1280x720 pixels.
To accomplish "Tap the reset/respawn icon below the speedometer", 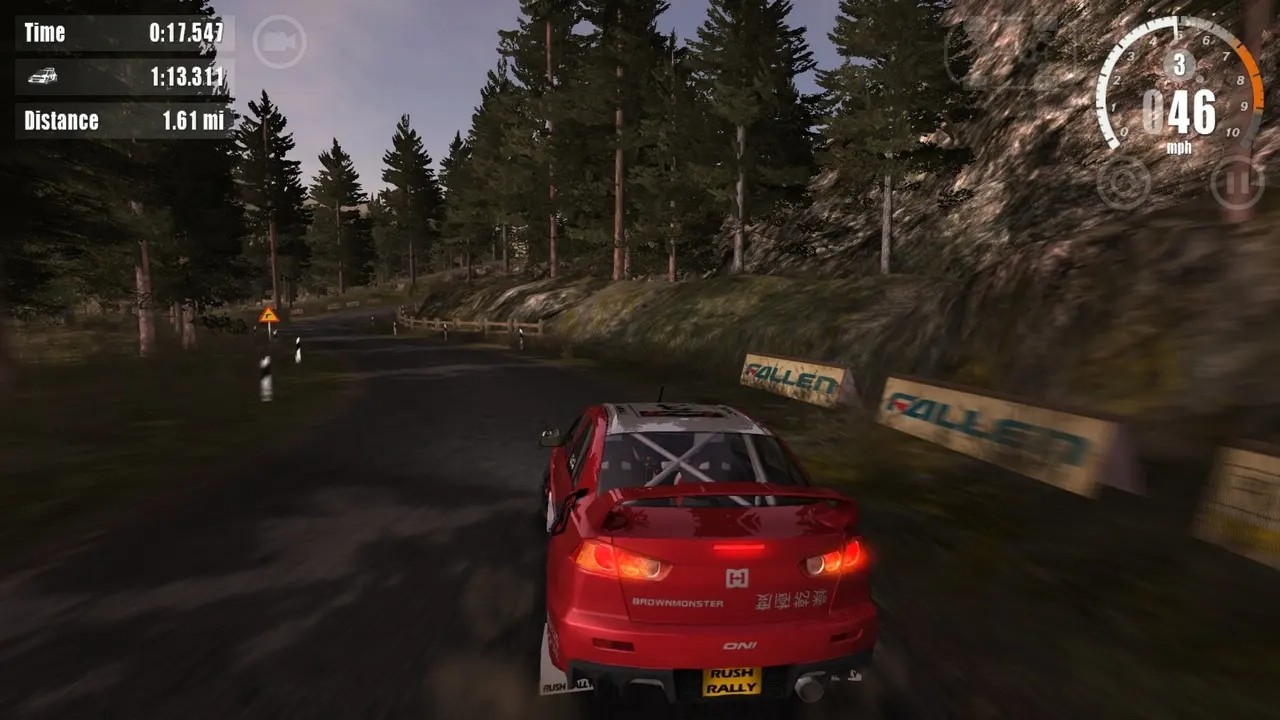I will 1124,183.
